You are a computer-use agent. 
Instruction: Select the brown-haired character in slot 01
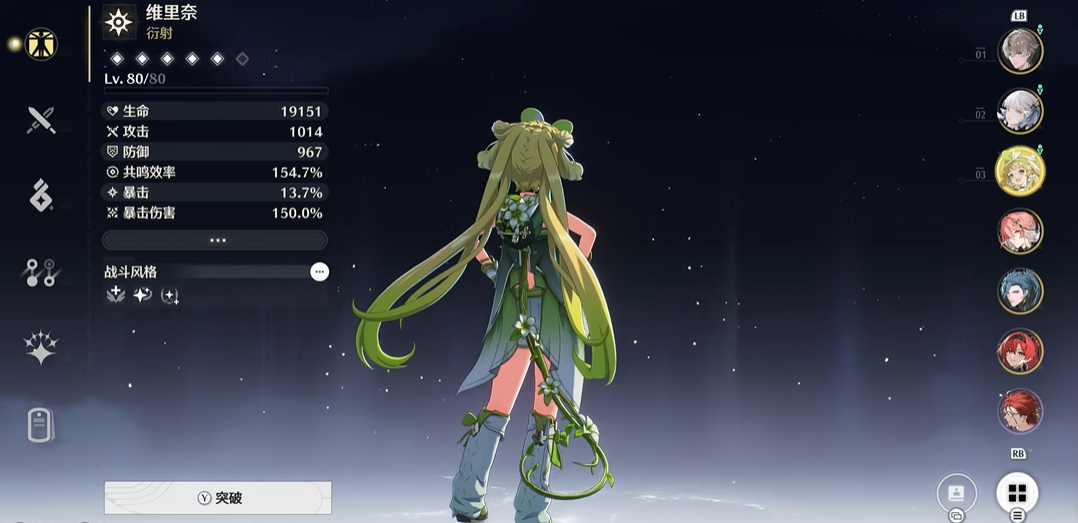[1020, 51]
